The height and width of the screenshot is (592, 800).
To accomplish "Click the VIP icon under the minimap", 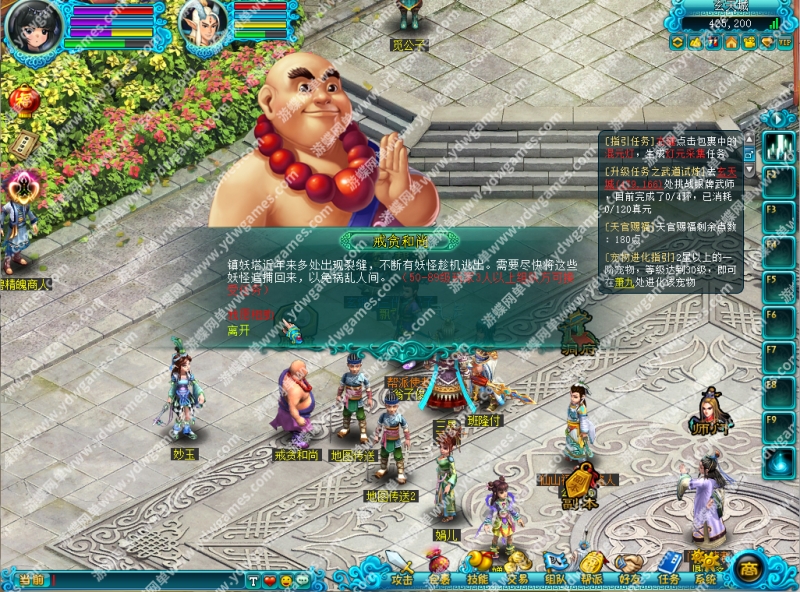I will pyautogui.click(x=784, y=42).
